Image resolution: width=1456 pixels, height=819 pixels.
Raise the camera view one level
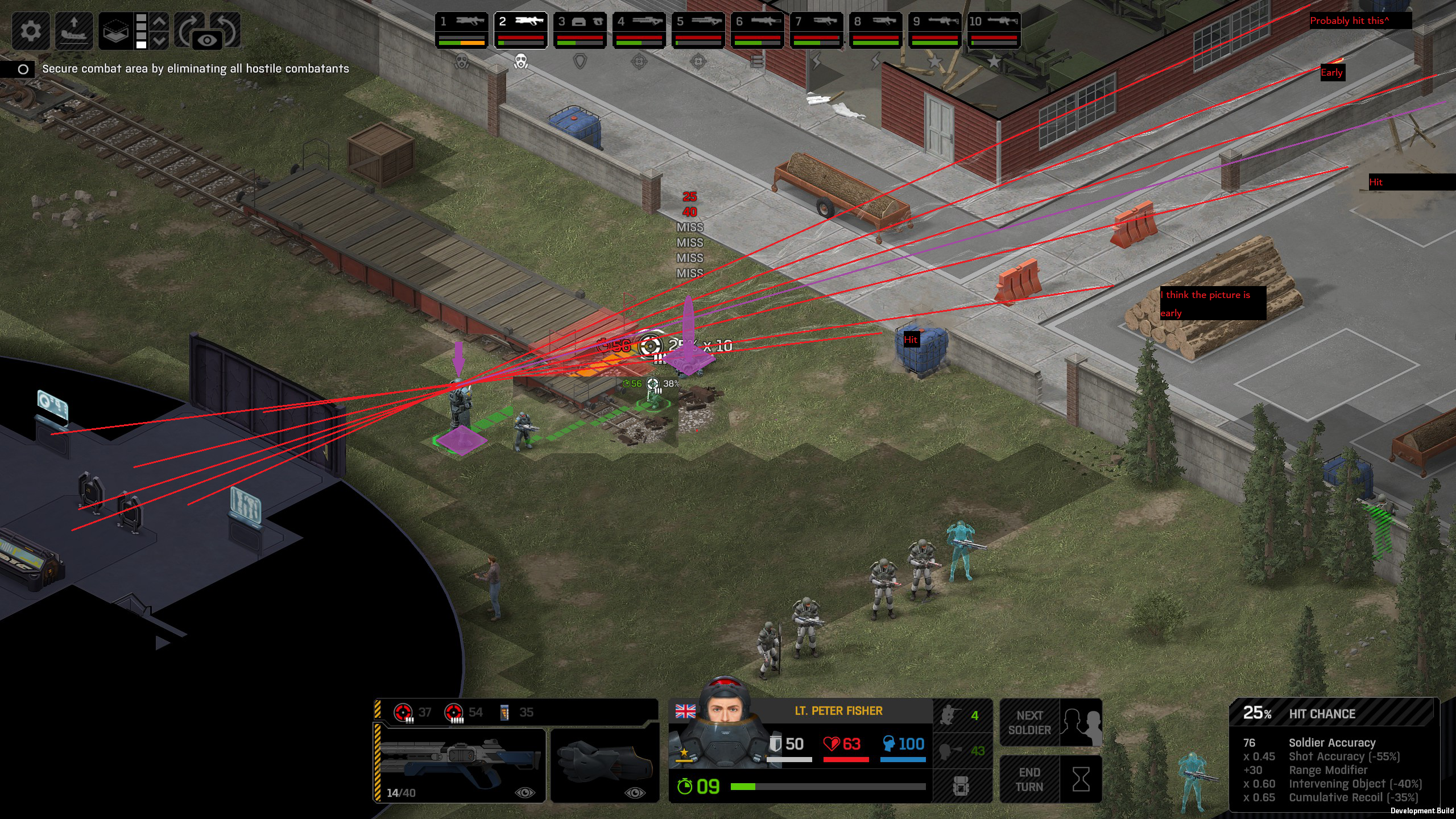coord(160,22)
